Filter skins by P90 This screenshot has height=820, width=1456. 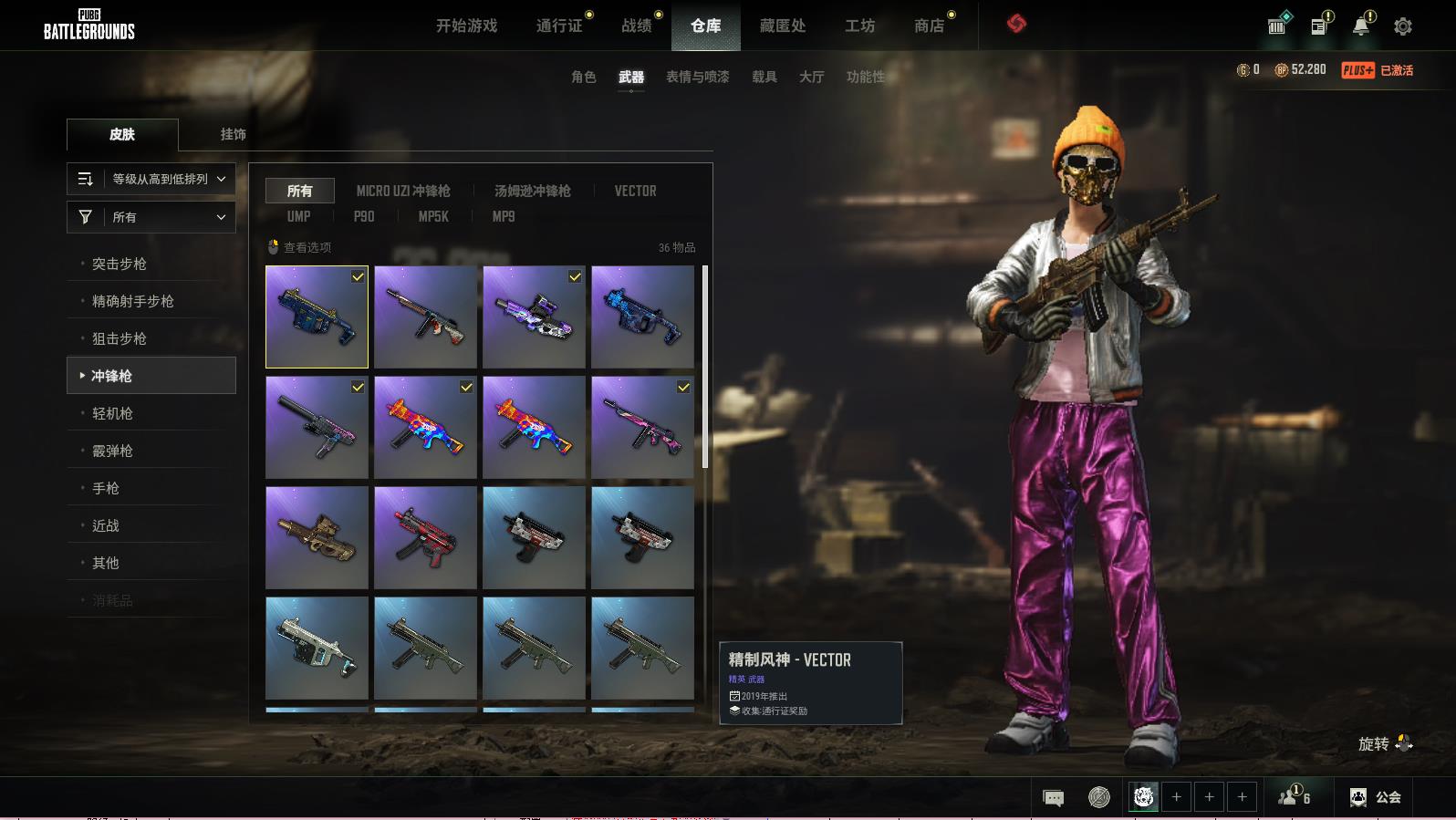tap(364, 216)
